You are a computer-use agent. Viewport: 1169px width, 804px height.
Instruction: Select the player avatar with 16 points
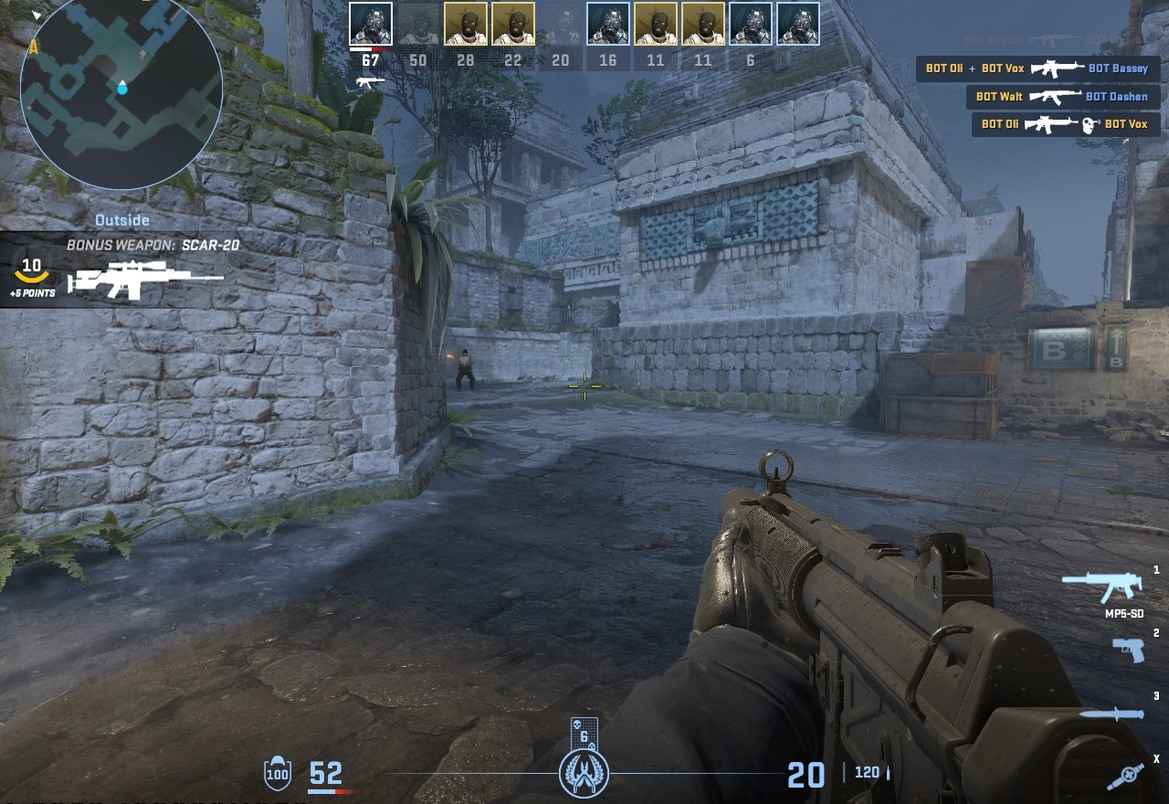pyautogui.click(x=608, y=24)
